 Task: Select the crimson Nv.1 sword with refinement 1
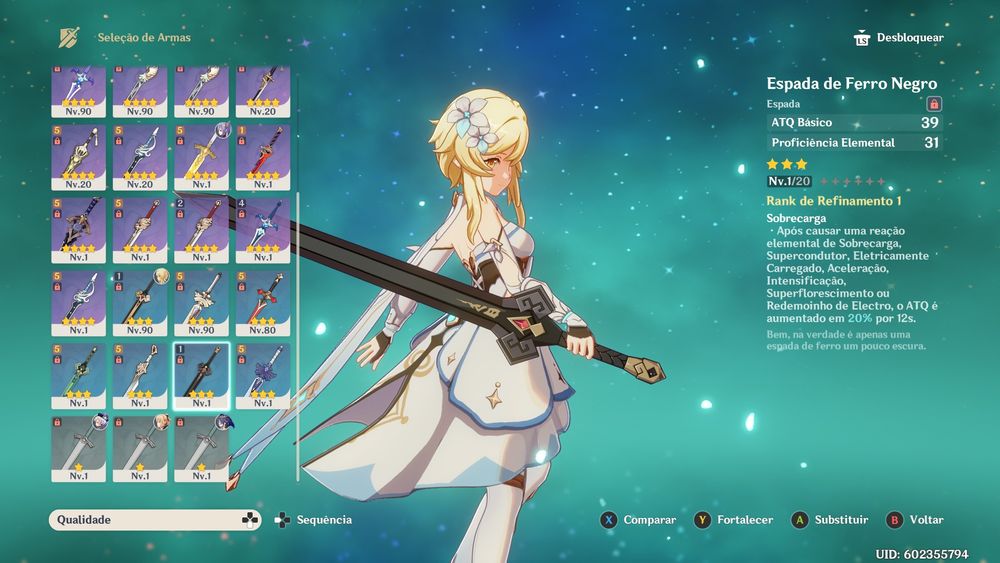tap(262, 158)
